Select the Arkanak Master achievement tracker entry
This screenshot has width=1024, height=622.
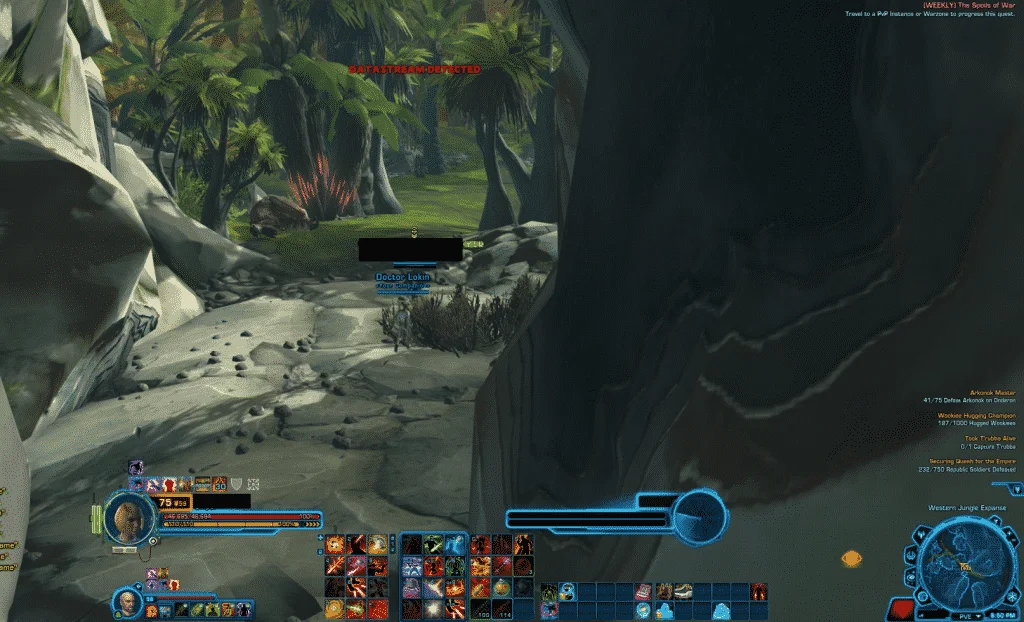pyautogui.click(x=991, y=393)
